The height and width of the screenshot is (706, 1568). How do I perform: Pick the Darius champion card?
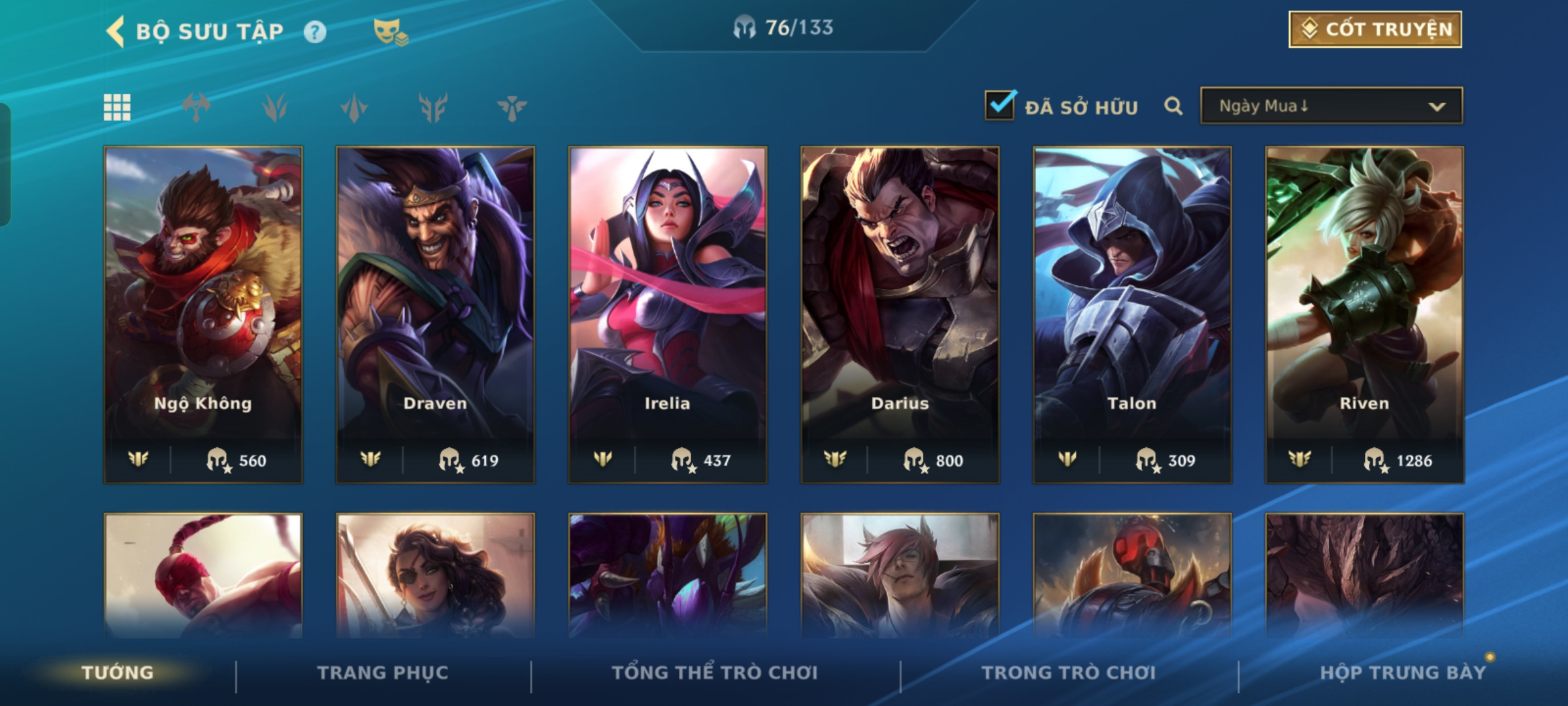click(x=900, y=314)
